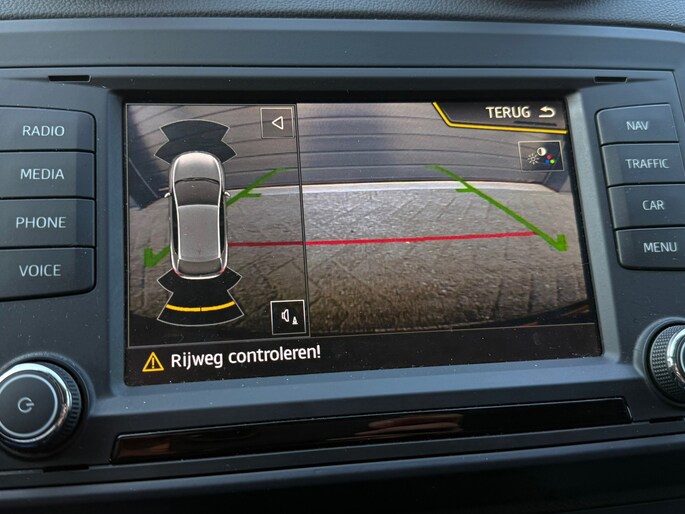Select the left-pointing triangle arrow button
The width and height of the screenshot is (685, 514).
click(277, 123)
